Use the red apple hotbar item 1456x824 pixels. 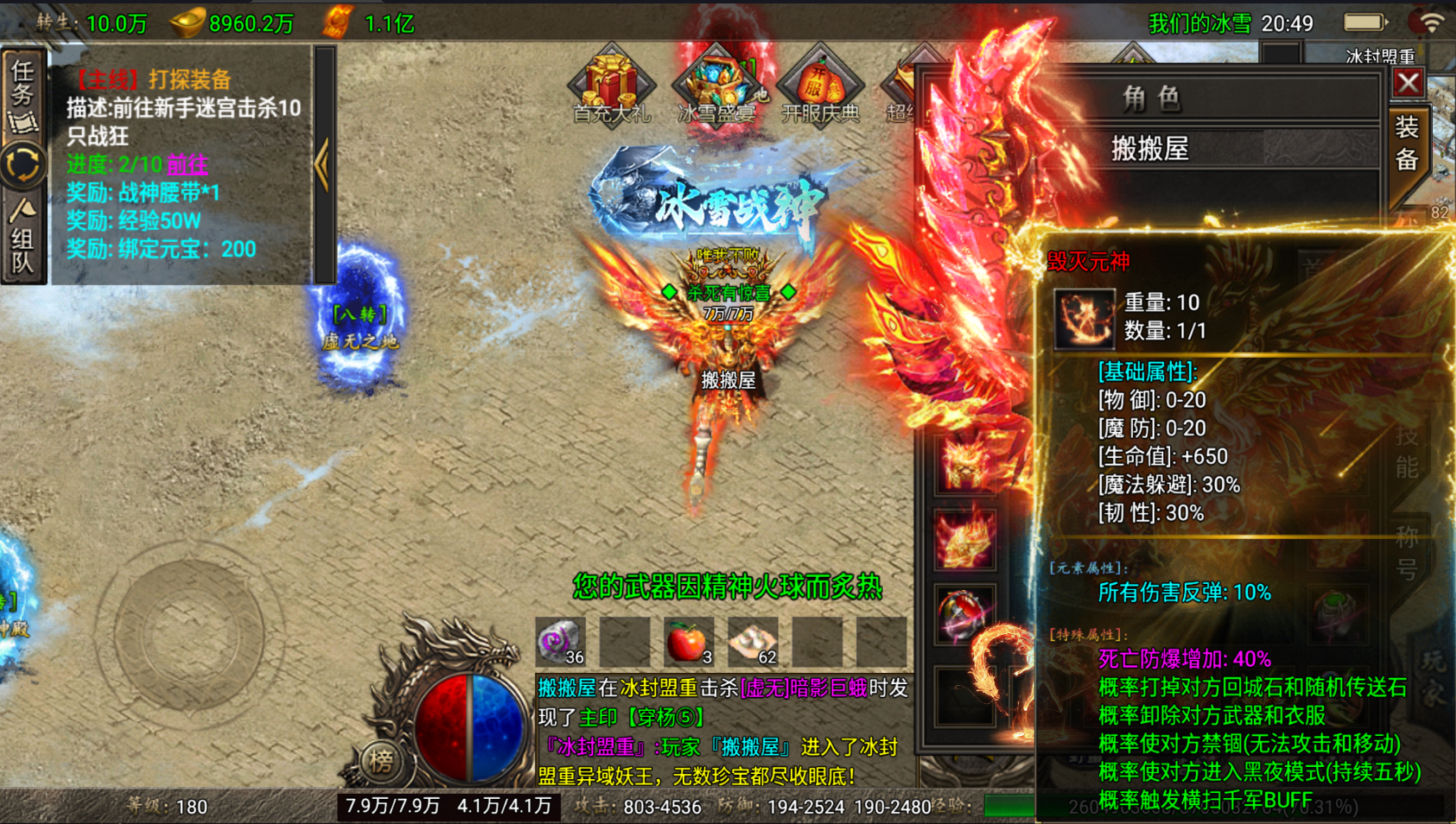[x=688, y=642]
